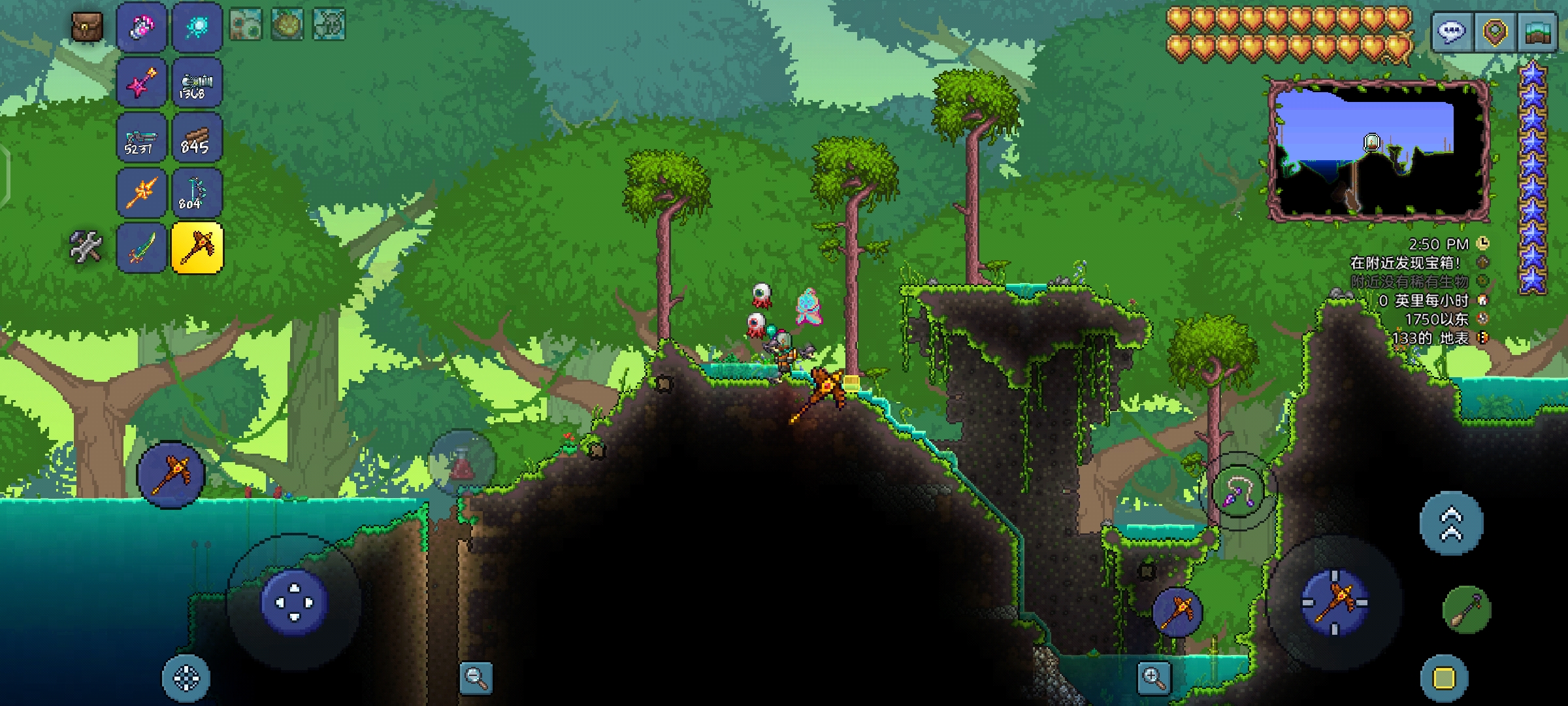Select the cyan orb staff slot
This screenshot has width=1568, height=706.
[197, 27]
